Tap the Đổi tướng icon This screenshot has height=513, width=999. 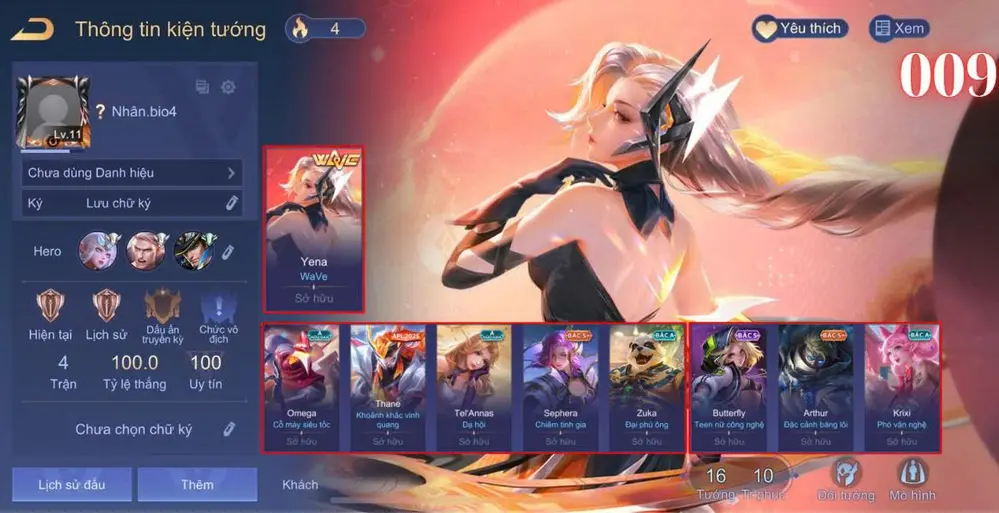pos(845,479)
